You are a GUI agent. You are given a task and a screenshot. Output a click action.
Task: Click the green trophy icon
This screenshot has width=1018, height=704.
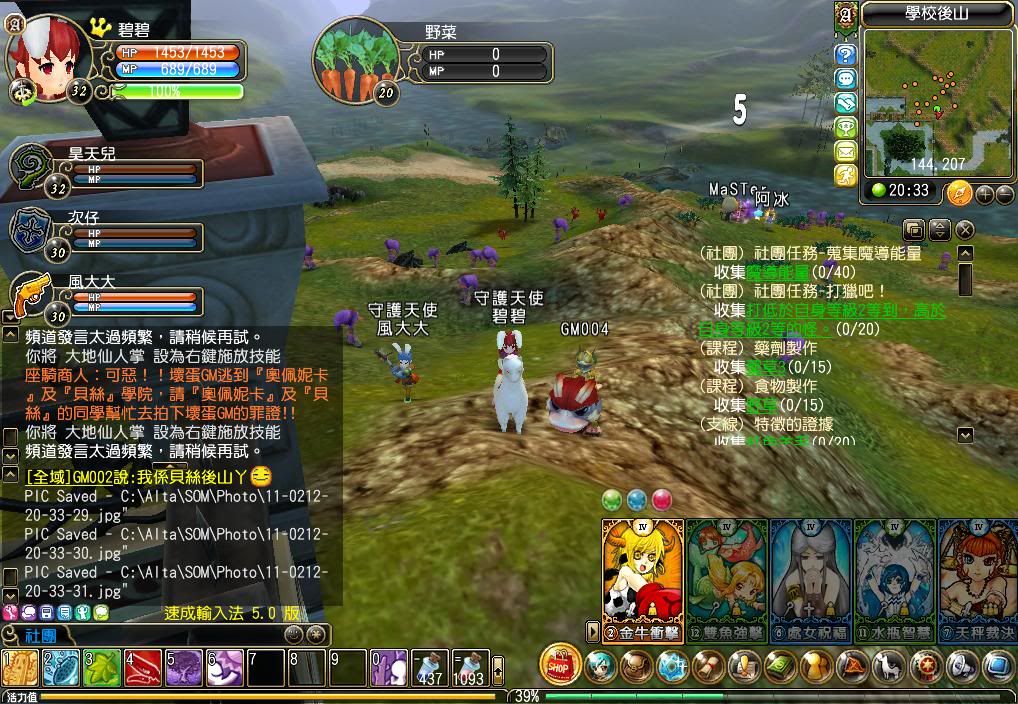(846, 127)
